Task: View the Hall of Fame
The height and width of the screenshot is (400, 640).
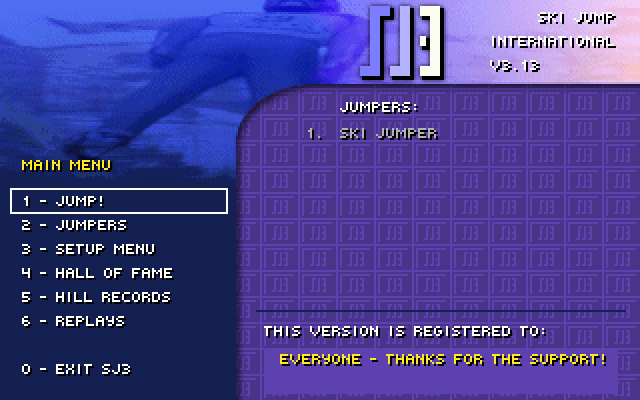Action: tap(97, 273)
